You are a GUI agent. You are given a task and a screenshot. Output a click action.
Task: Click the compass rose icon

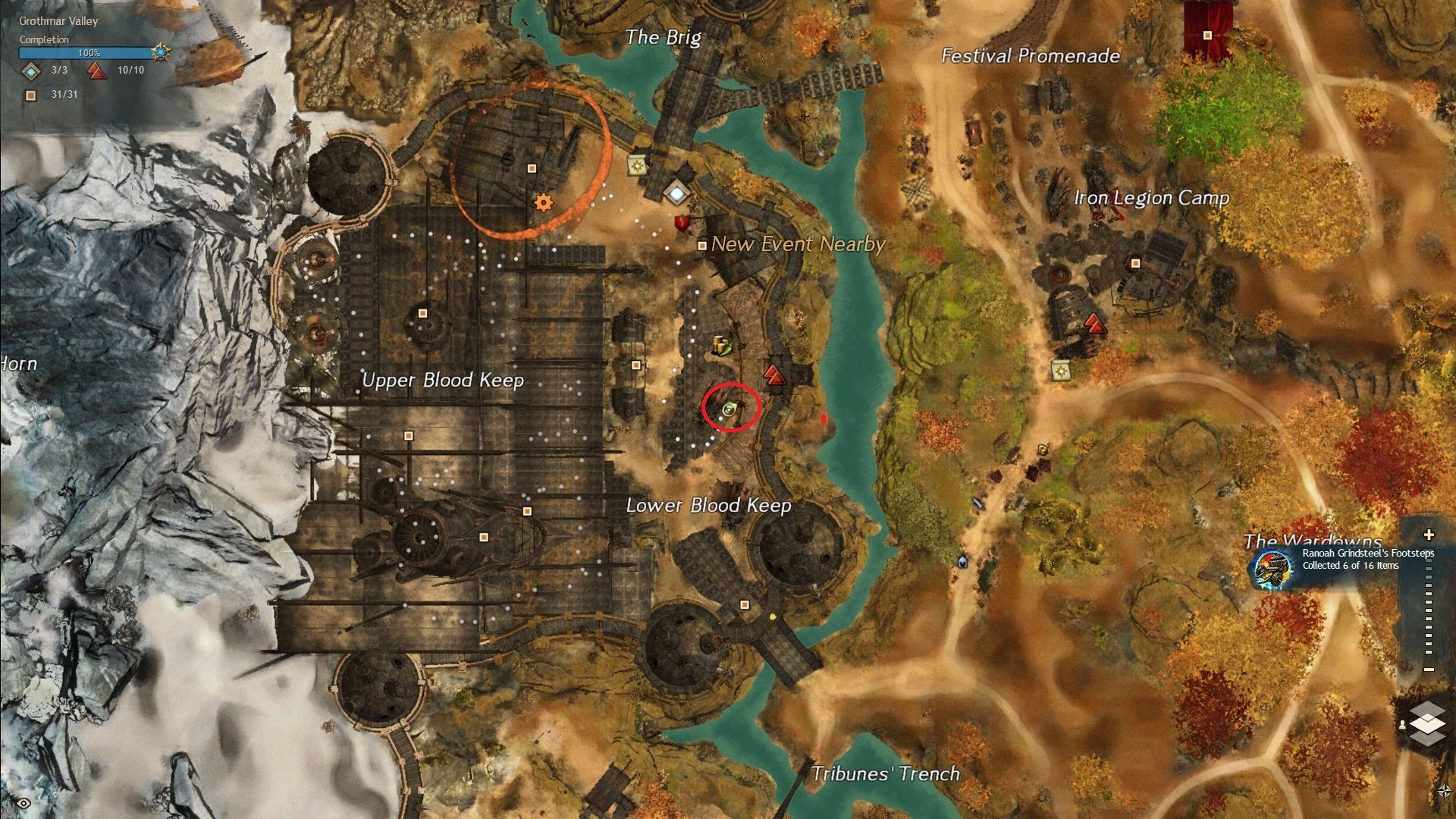[1444, 791]
